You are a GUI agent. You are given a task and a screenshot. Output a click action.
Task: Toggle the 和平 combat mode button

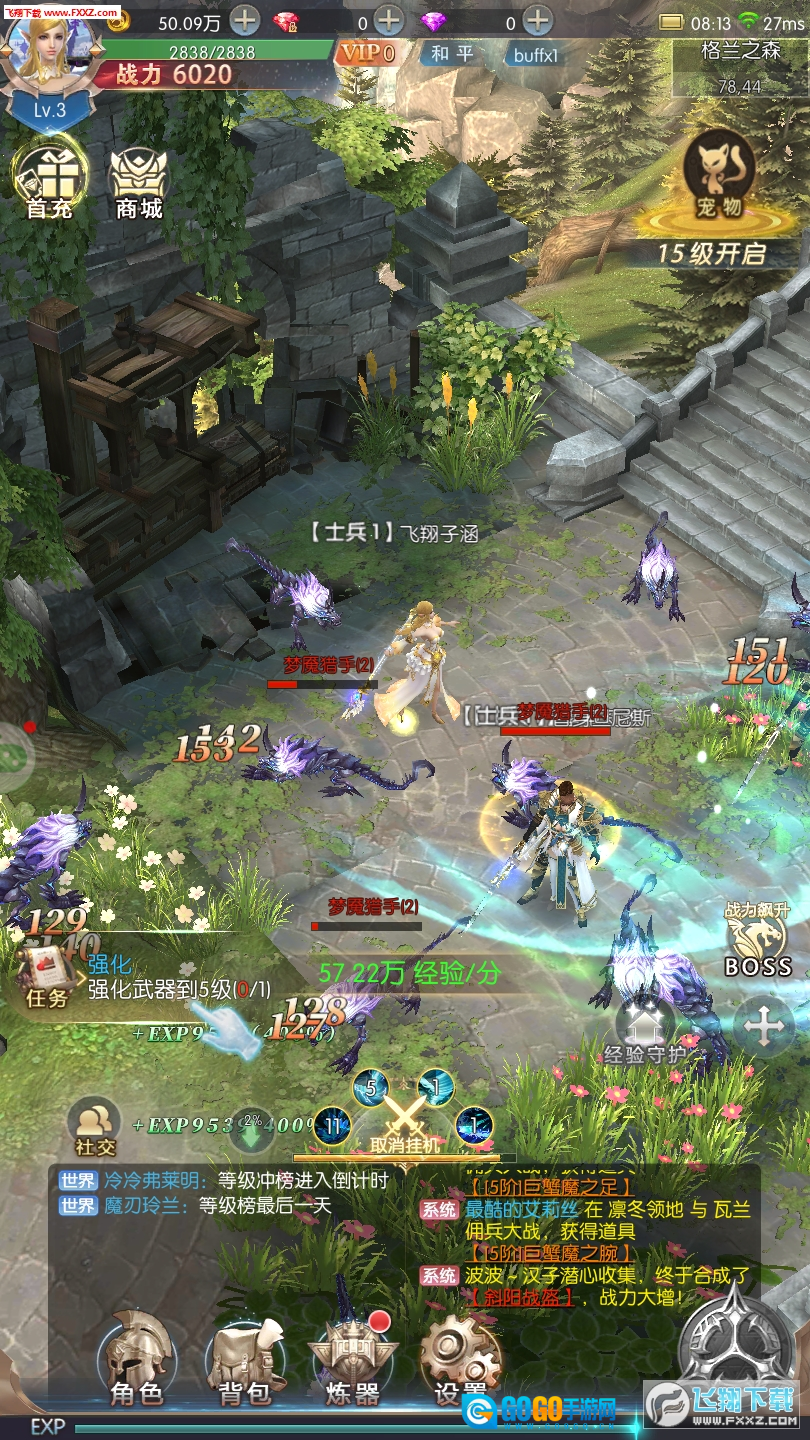(x=451, y=53)
